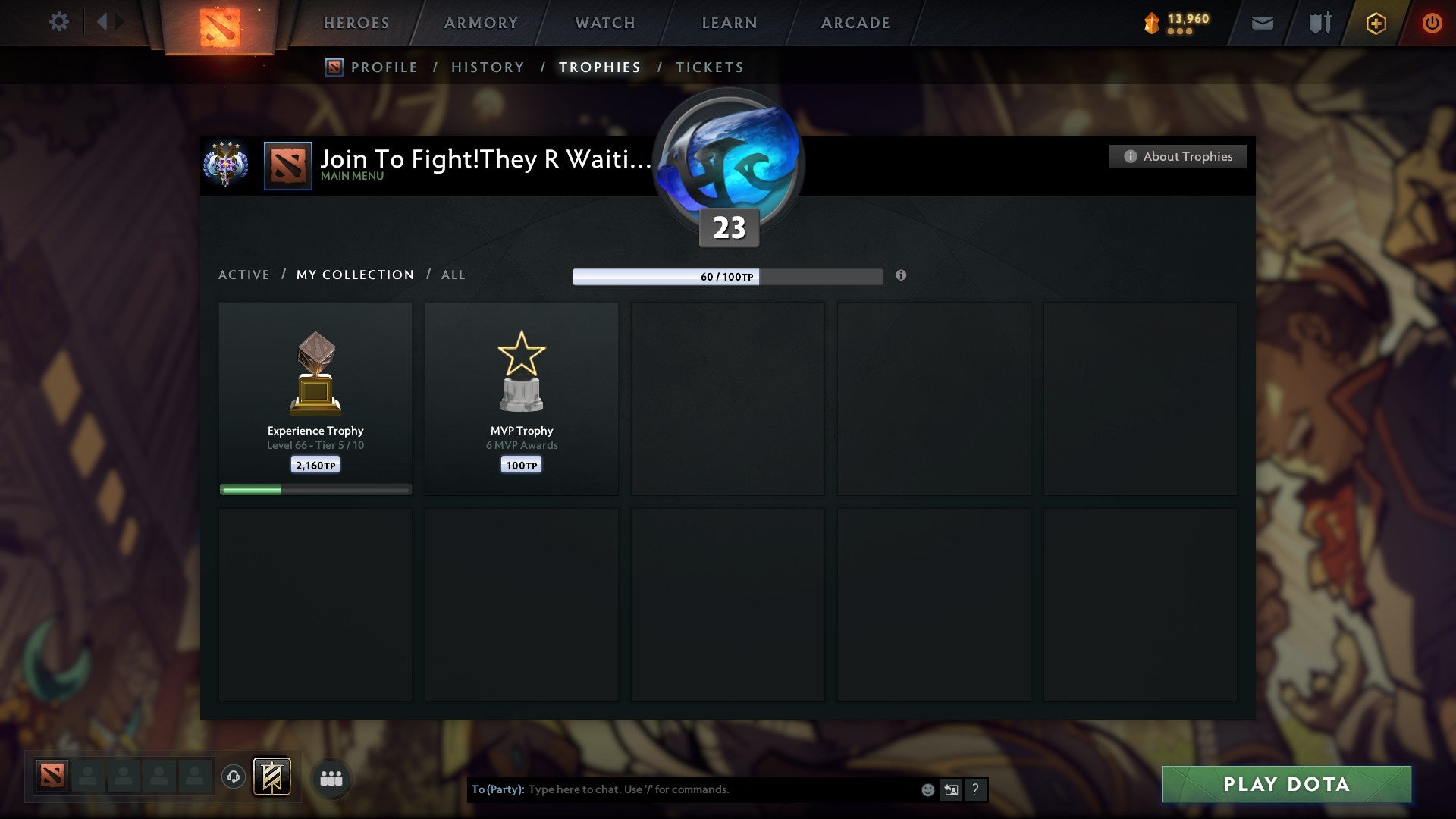Click the voice chat headphones icon
This screenshot has height=819, width=1456.
(x=233, y=777)
